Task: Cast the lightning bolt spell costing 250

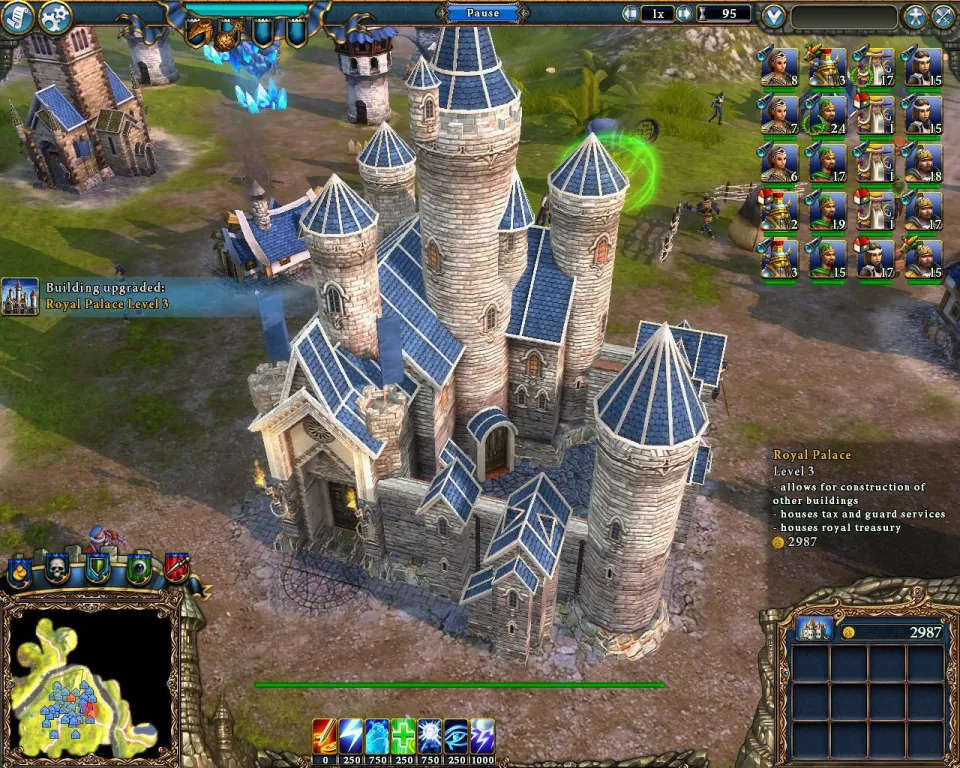Action: point(351,735)
